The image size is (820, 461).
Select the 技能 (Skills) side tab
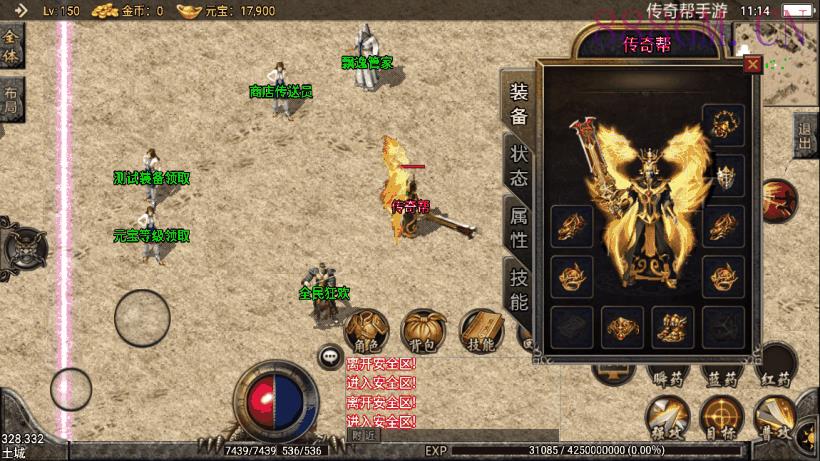click(518, 289)
